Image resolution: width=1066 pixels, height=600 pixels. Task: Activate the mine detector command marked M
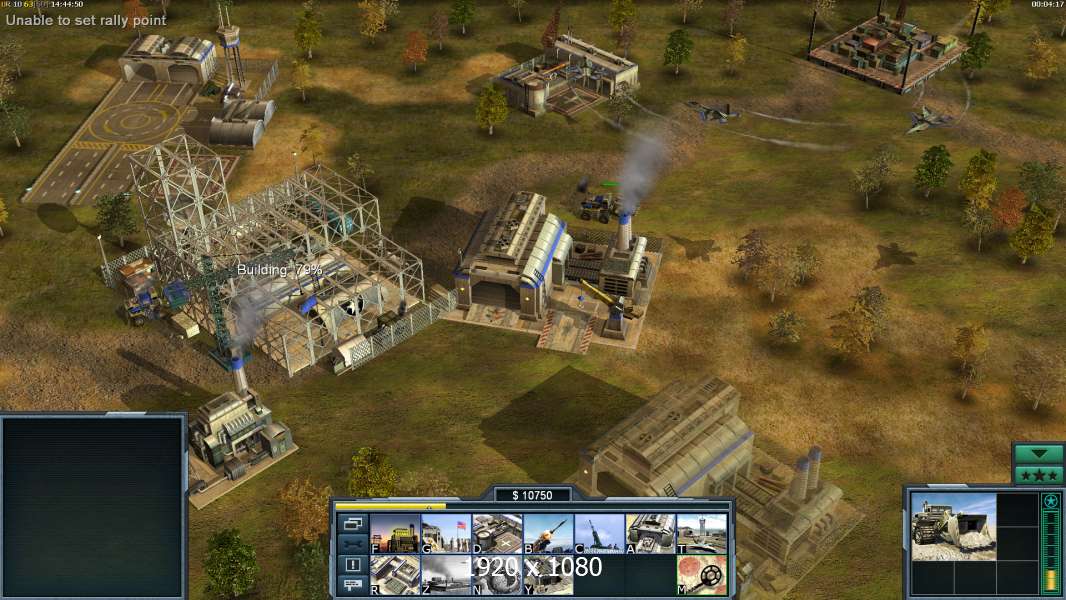click(701, 574)
